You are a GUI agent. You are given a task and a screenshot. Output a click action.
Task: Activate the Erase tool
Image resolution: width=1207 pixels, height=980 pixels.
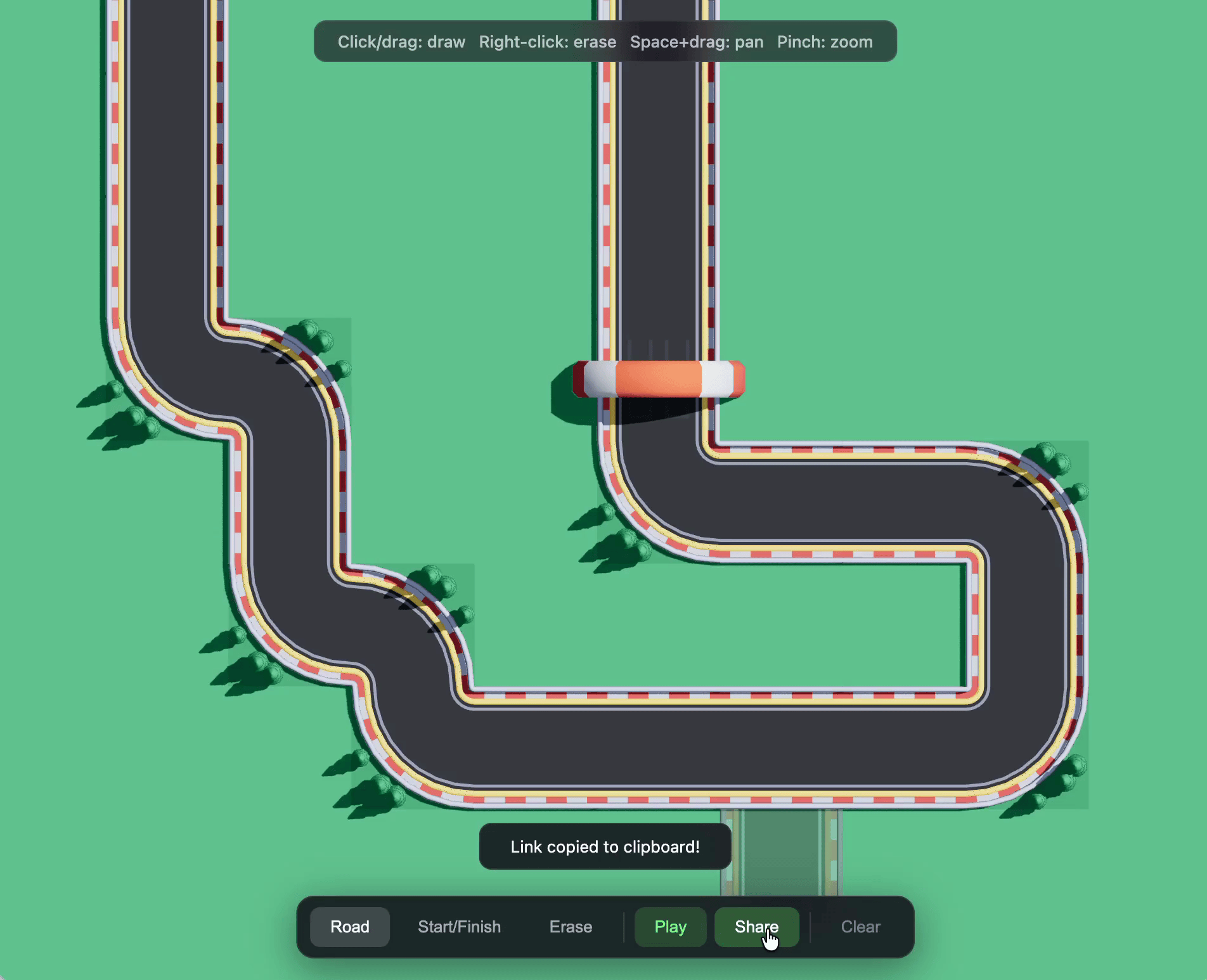[570, 926]
